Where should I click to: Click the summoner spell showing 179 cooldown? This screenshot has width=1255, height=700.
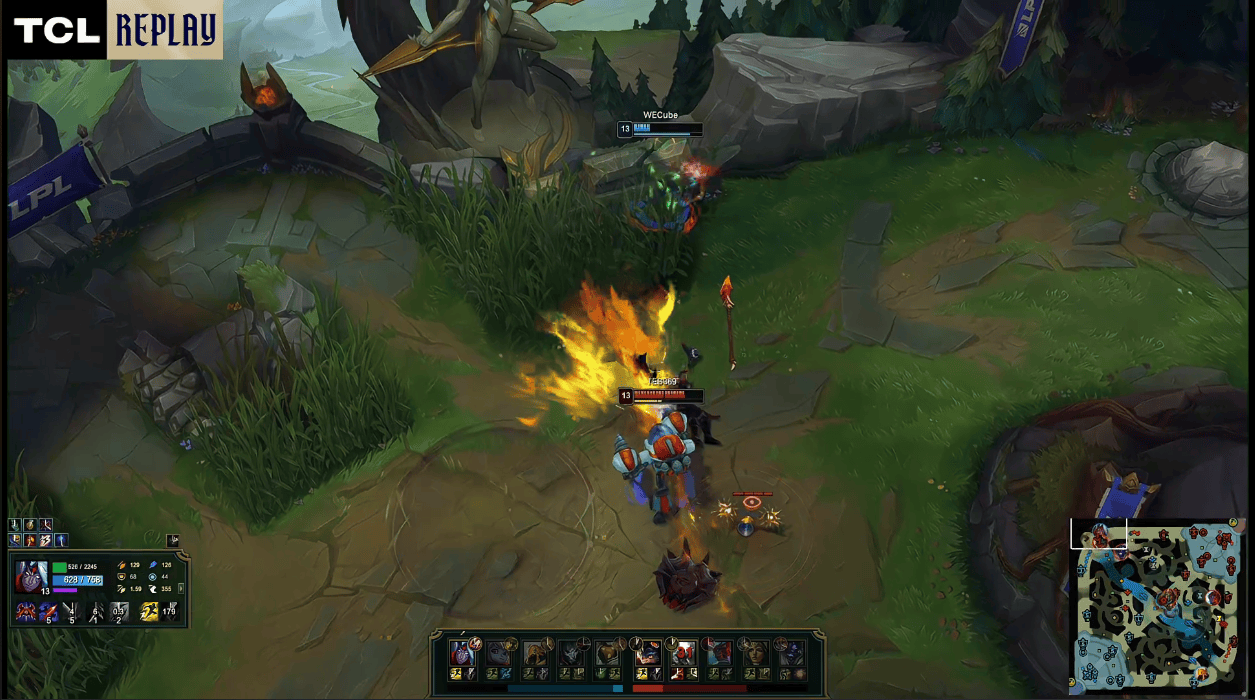[x=170, y=611]
